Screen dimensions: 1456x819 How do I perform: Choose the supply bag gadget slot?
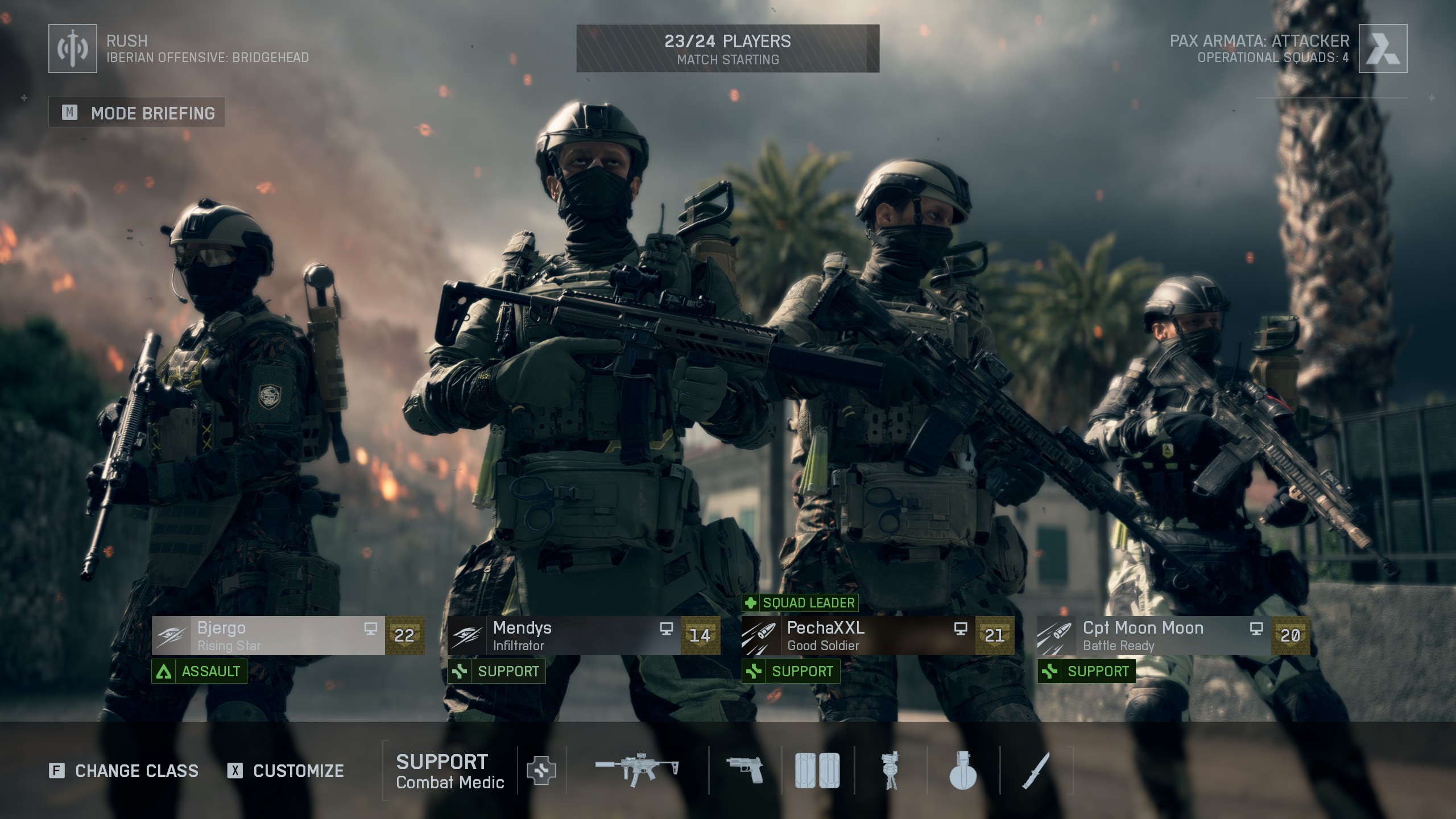tap(817, 771)
